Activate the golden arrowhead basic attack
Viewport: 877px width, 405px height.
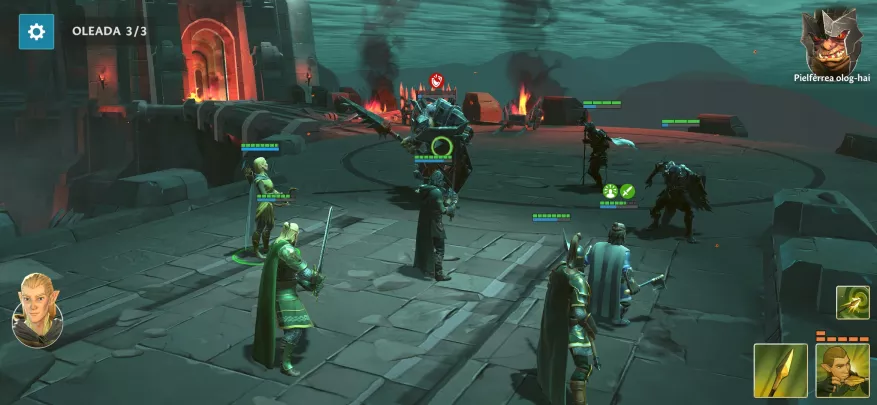[780, 371]
